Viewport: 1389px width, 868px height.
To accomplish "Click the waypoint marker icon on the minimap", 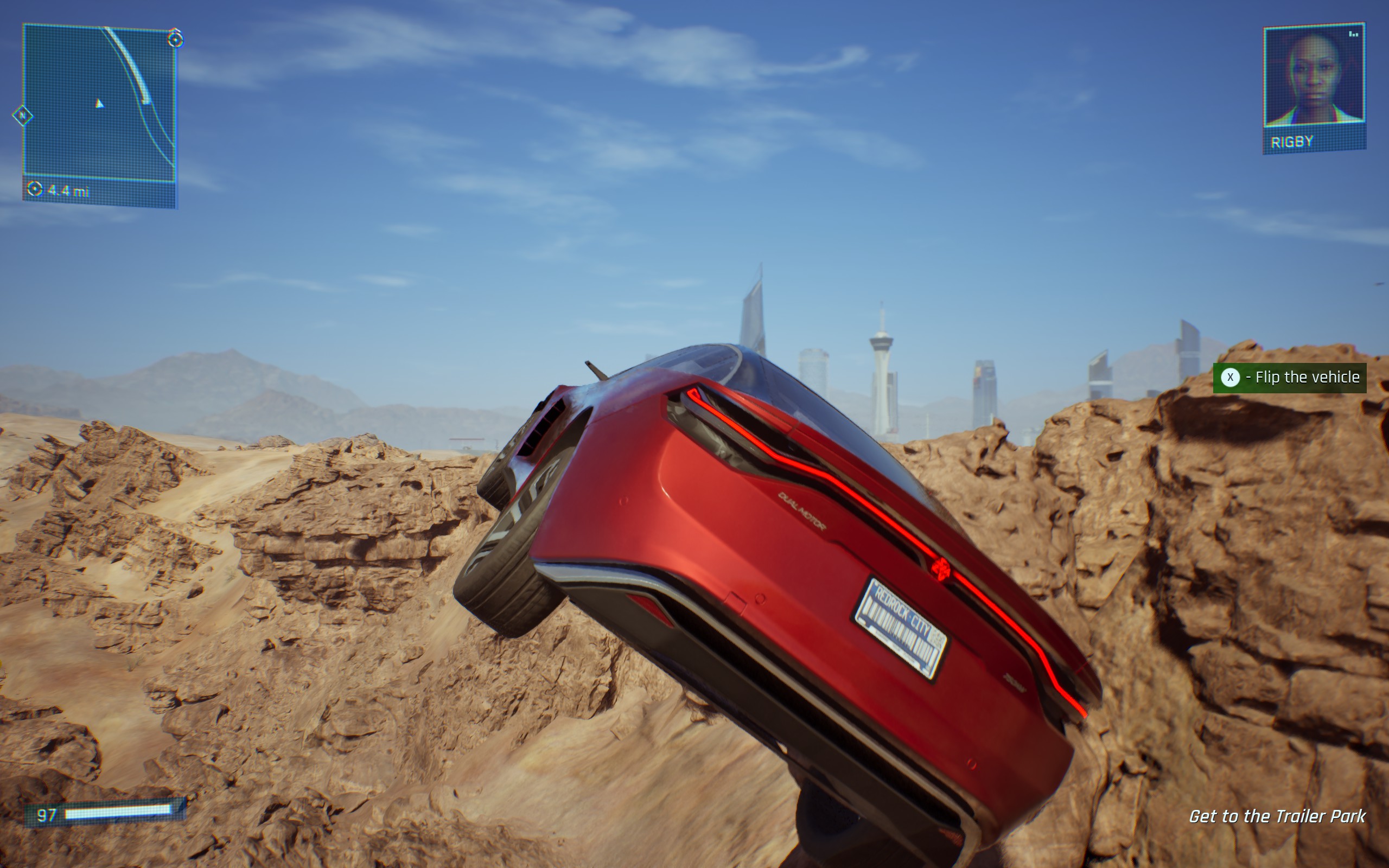I will [175, 41].
